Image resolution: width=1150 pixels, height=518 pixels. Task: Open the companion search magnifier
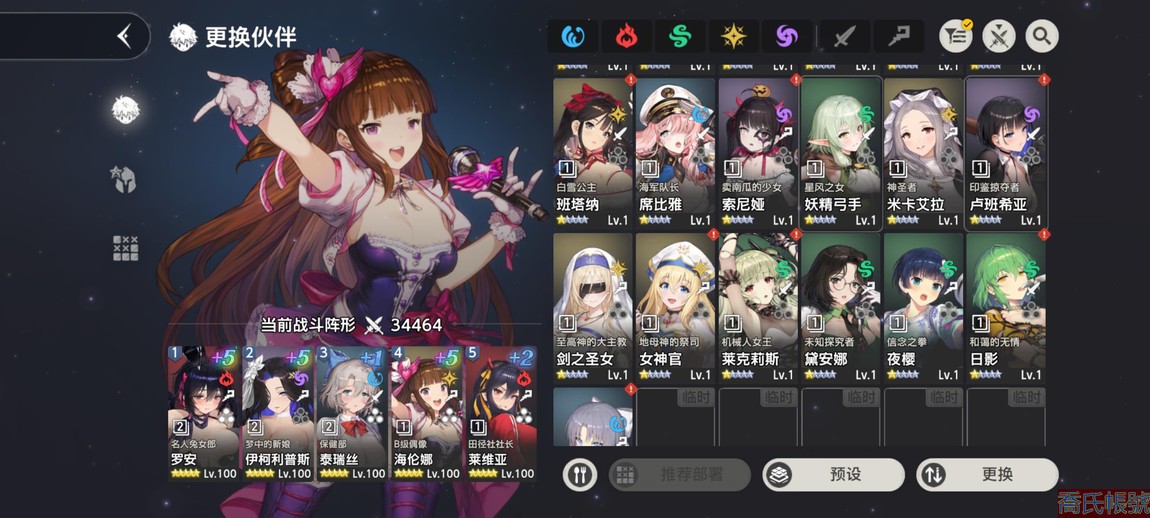[1042, 37]
